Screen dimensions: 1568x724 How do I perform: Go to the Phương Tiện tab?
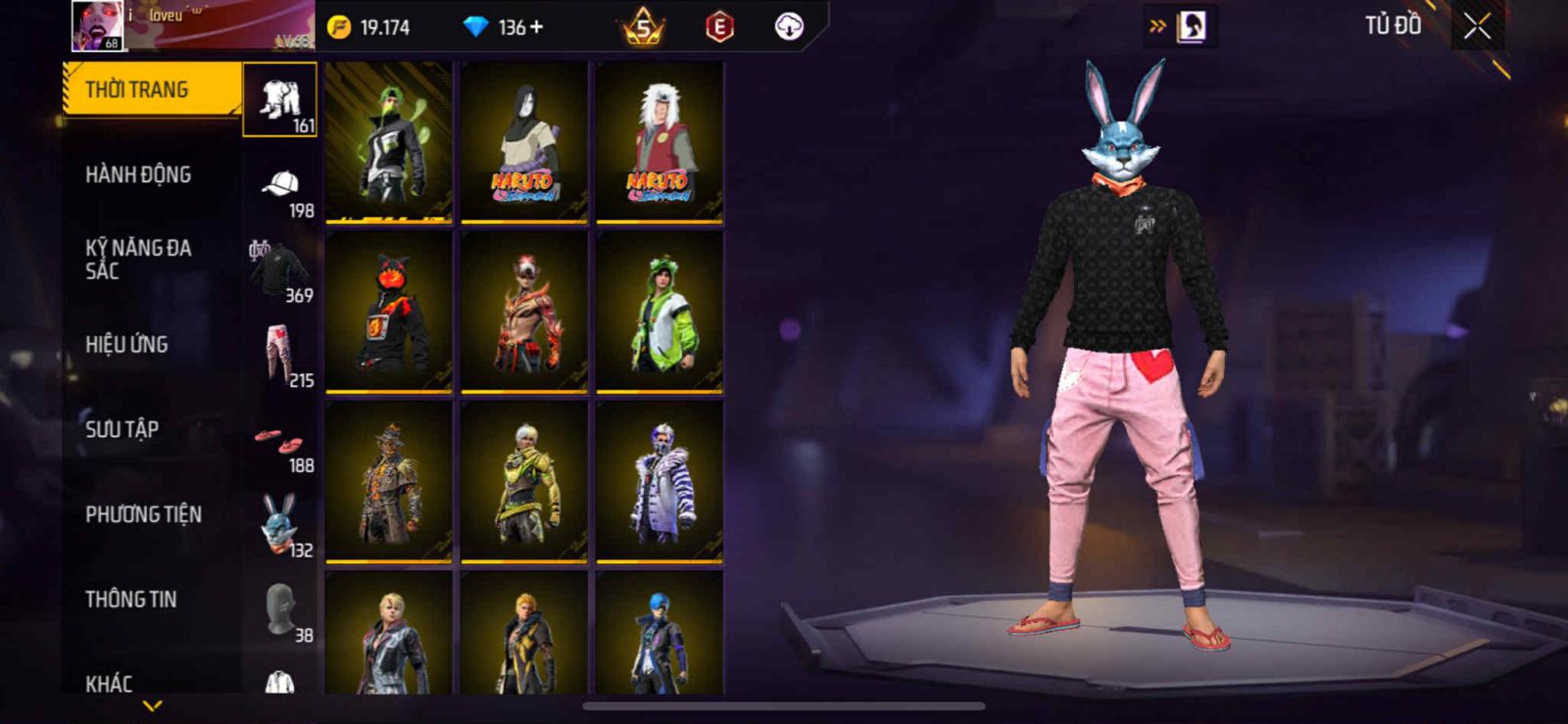click(143, 514)
